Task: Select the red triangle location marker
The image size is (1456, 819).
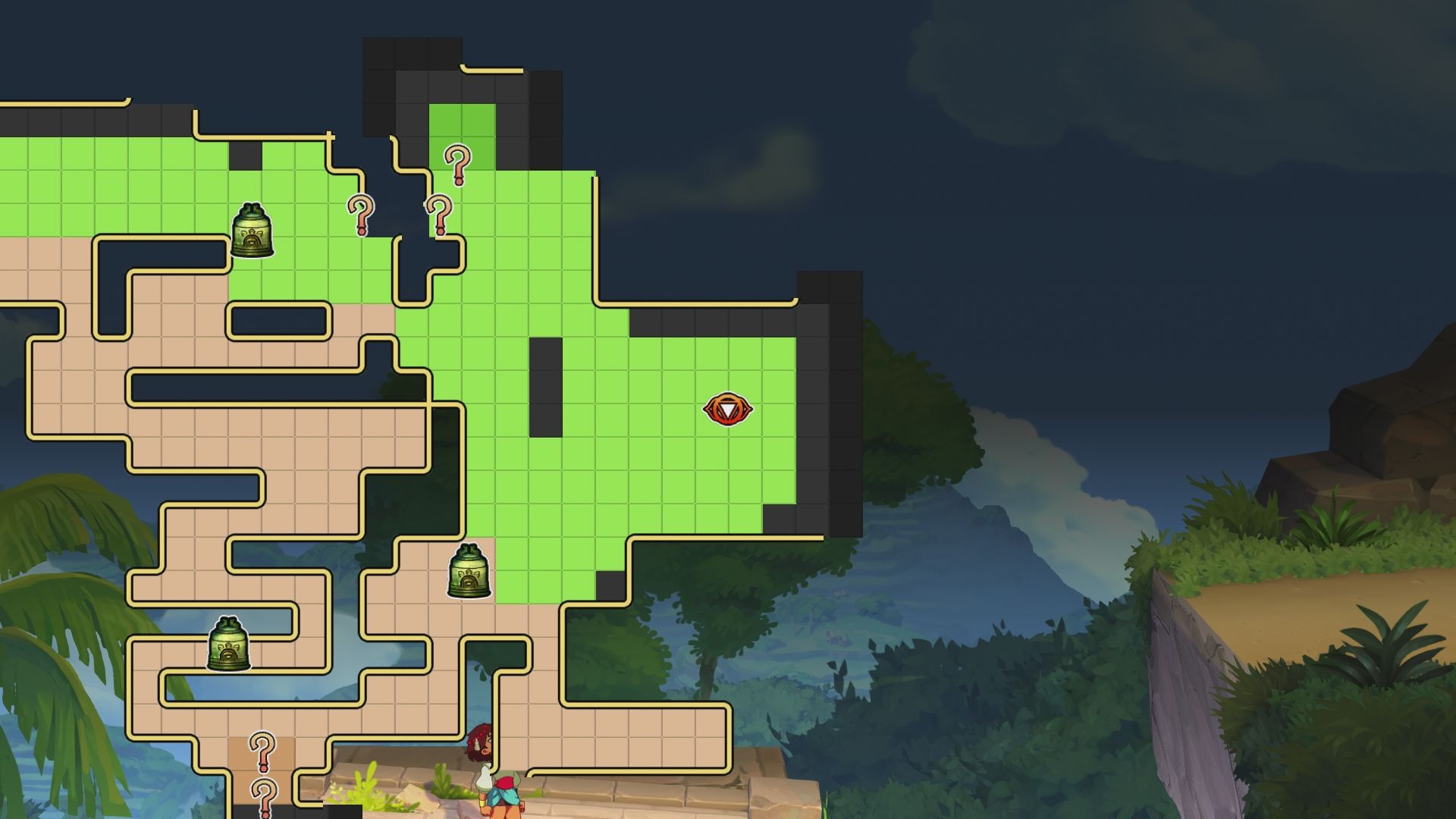Action: coord(727,409)
